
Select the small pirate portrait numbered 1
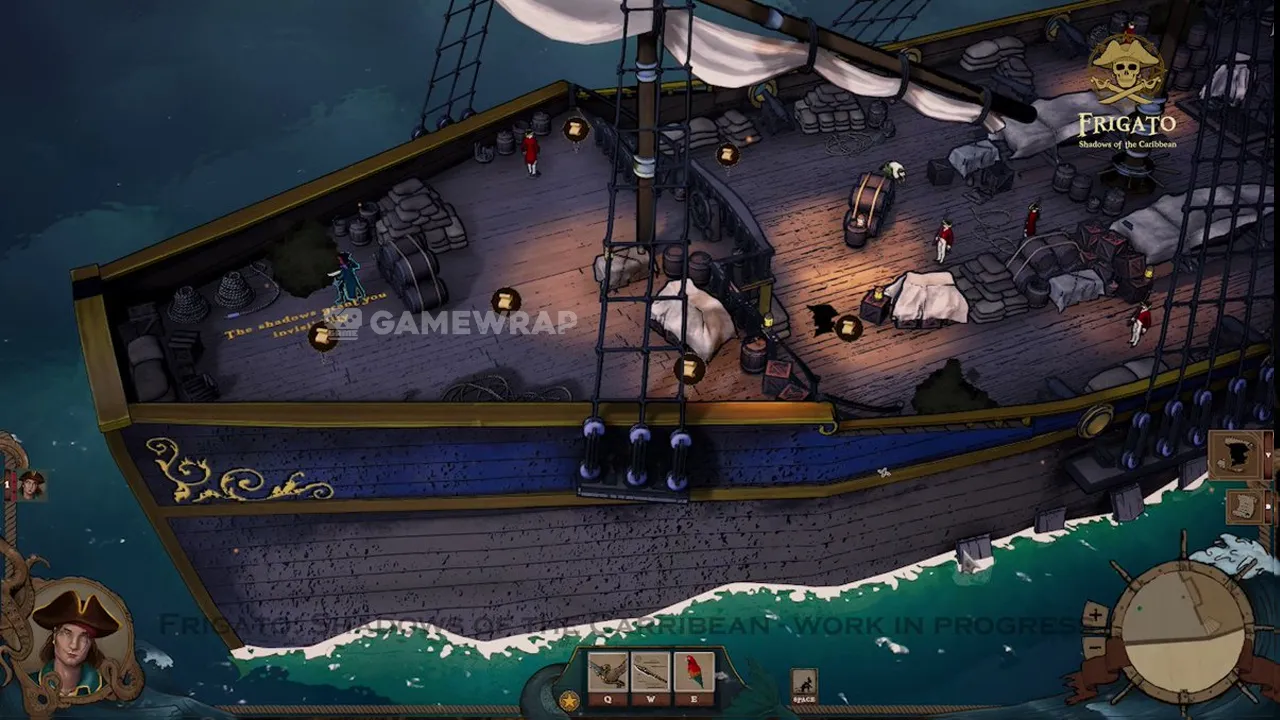coord(31,485)
